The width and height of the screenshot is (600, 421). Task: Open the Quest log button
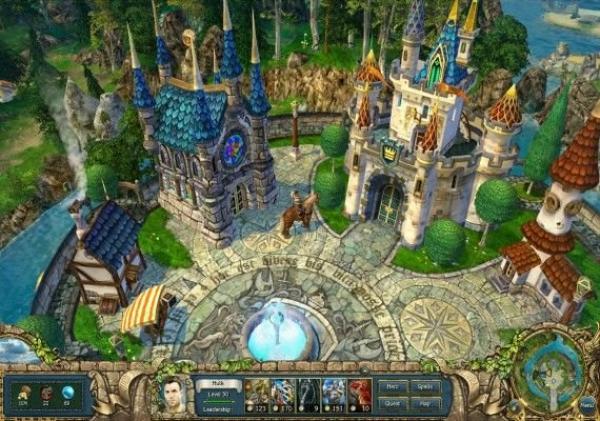pos(394,402)
